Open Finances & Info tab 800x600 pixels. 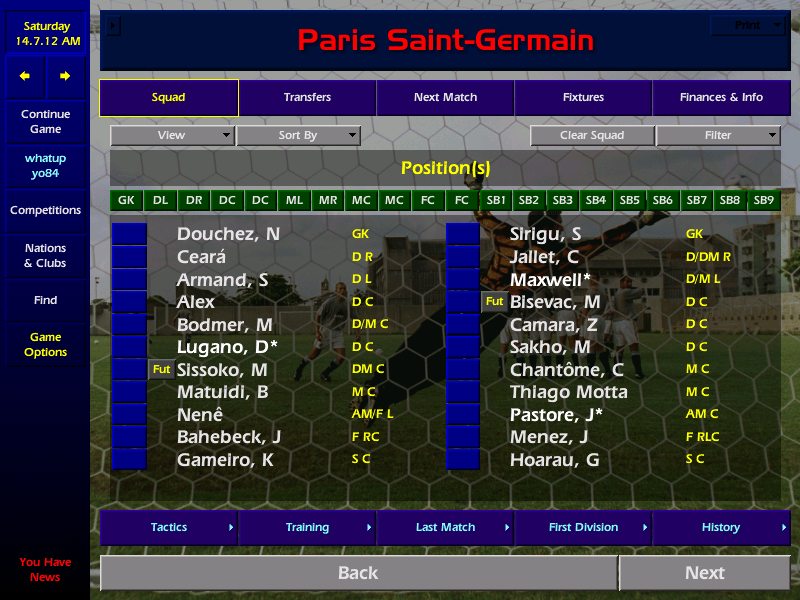point(721,98)
